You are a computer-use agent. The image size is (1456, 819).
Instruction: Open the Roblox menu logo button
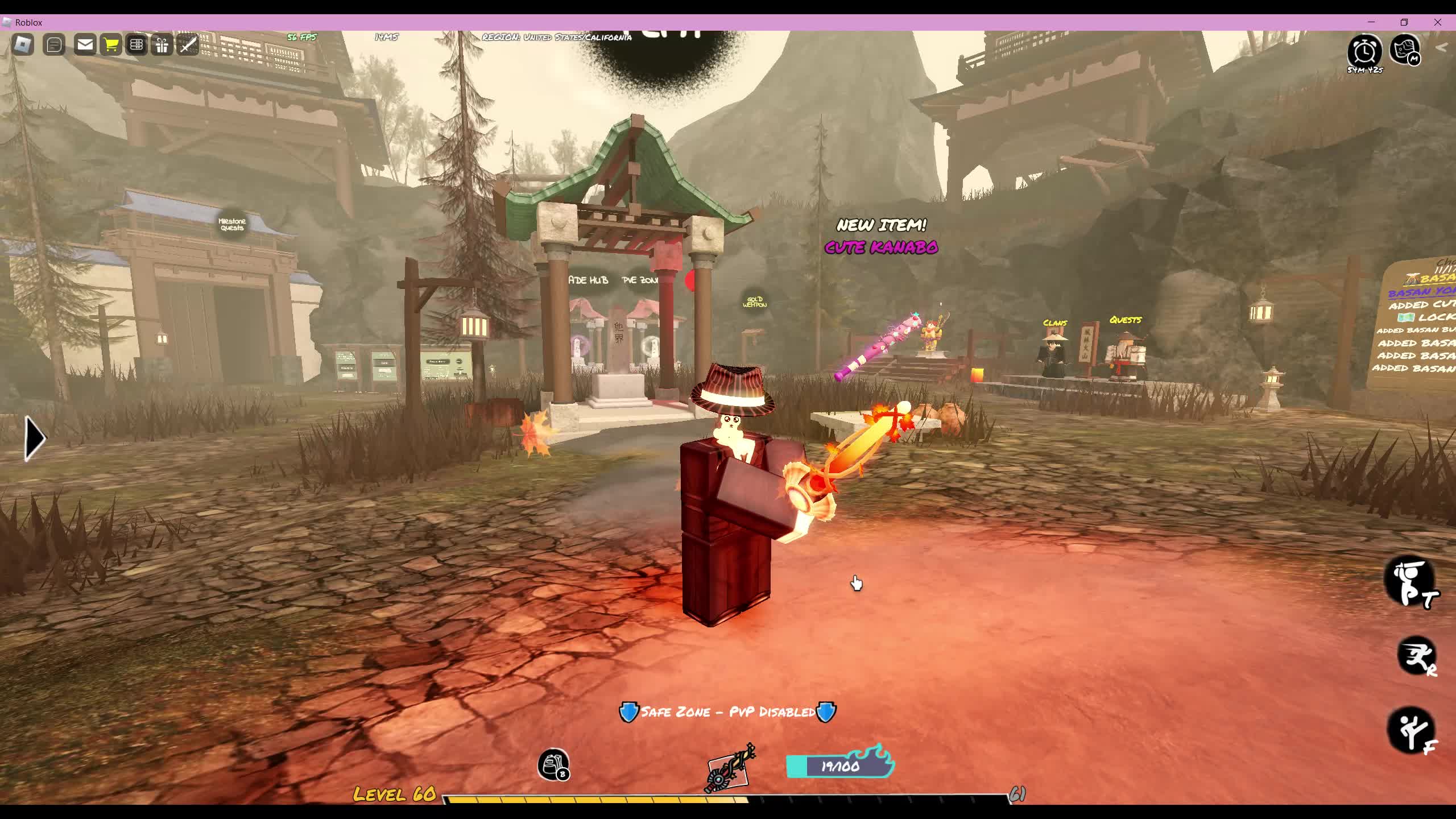click(x=23, y=45)
